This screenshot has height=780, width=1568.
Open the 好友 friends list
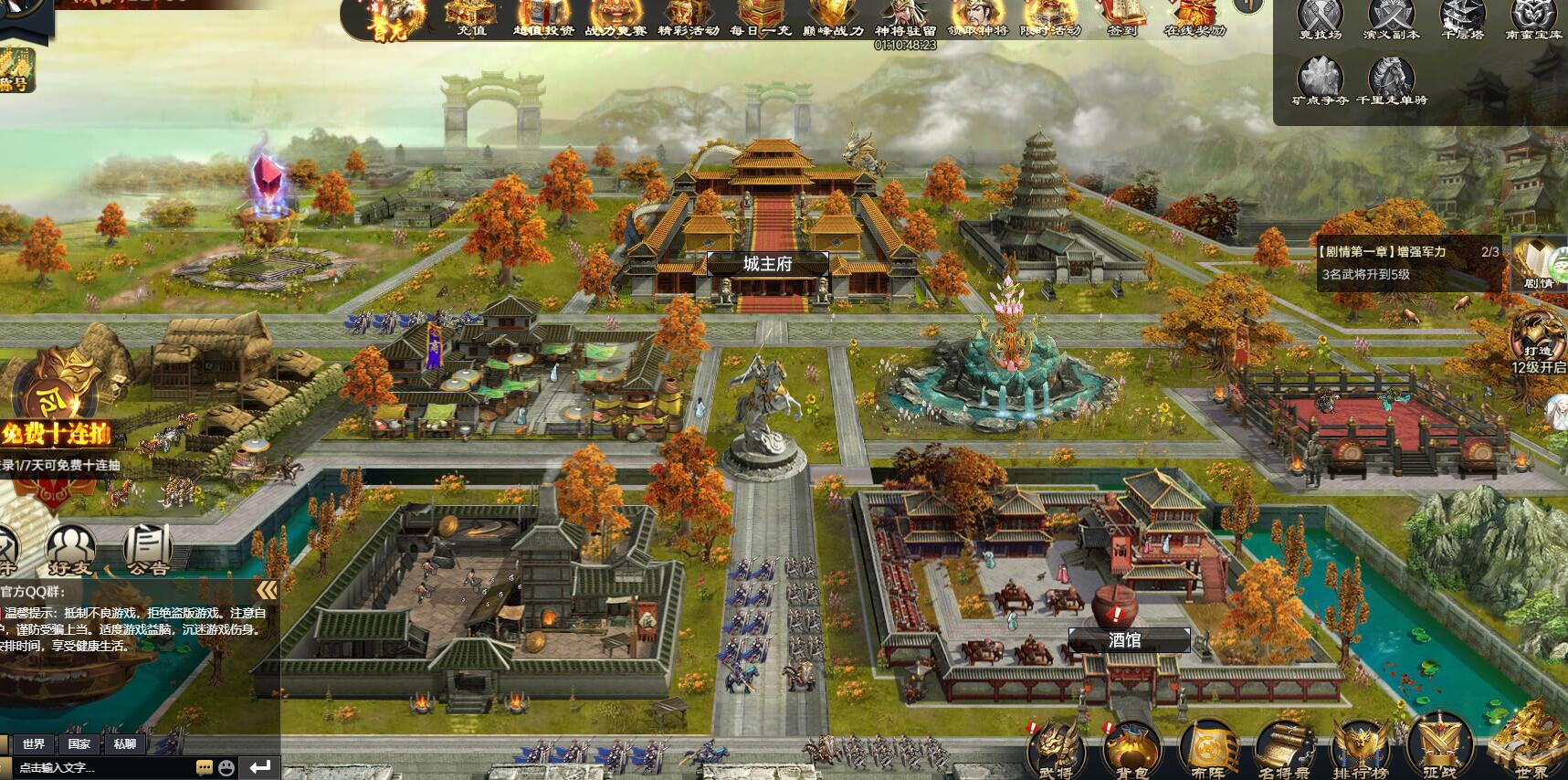tap(71, 549)
